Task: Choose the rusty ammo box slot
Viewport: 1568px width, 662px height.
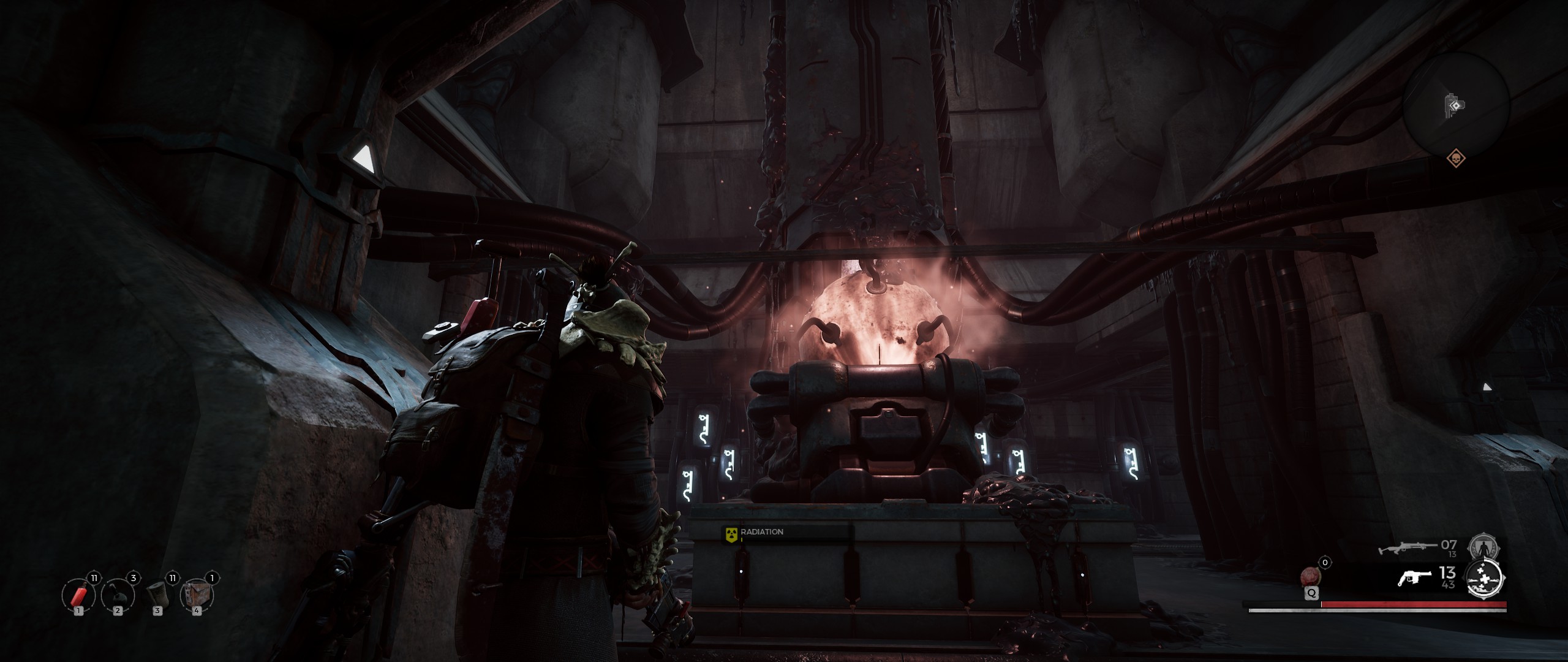Action: pyautogui.click(x=196, y=594)
